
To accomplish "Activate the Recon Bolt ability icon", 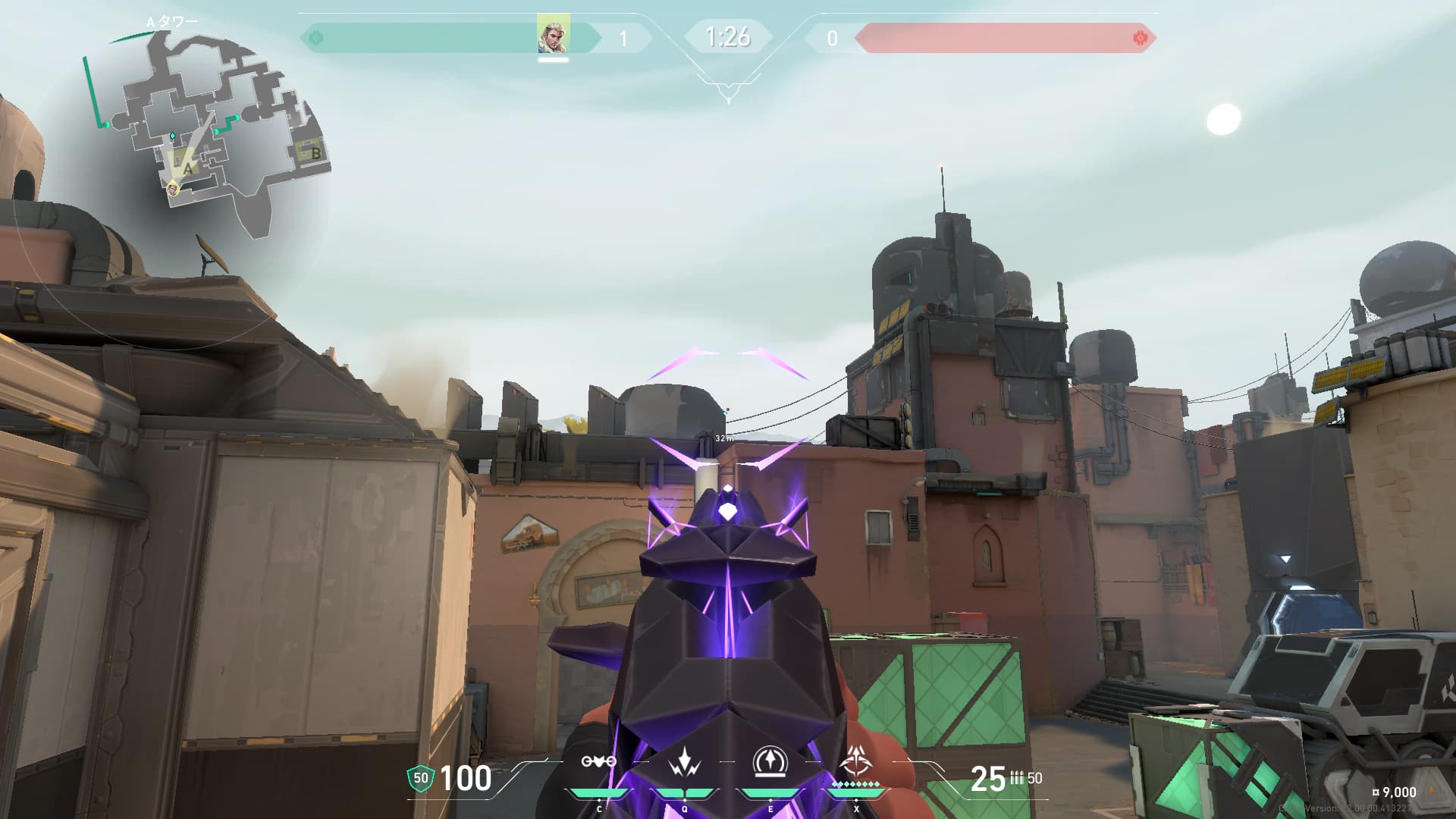I will 770,761.
